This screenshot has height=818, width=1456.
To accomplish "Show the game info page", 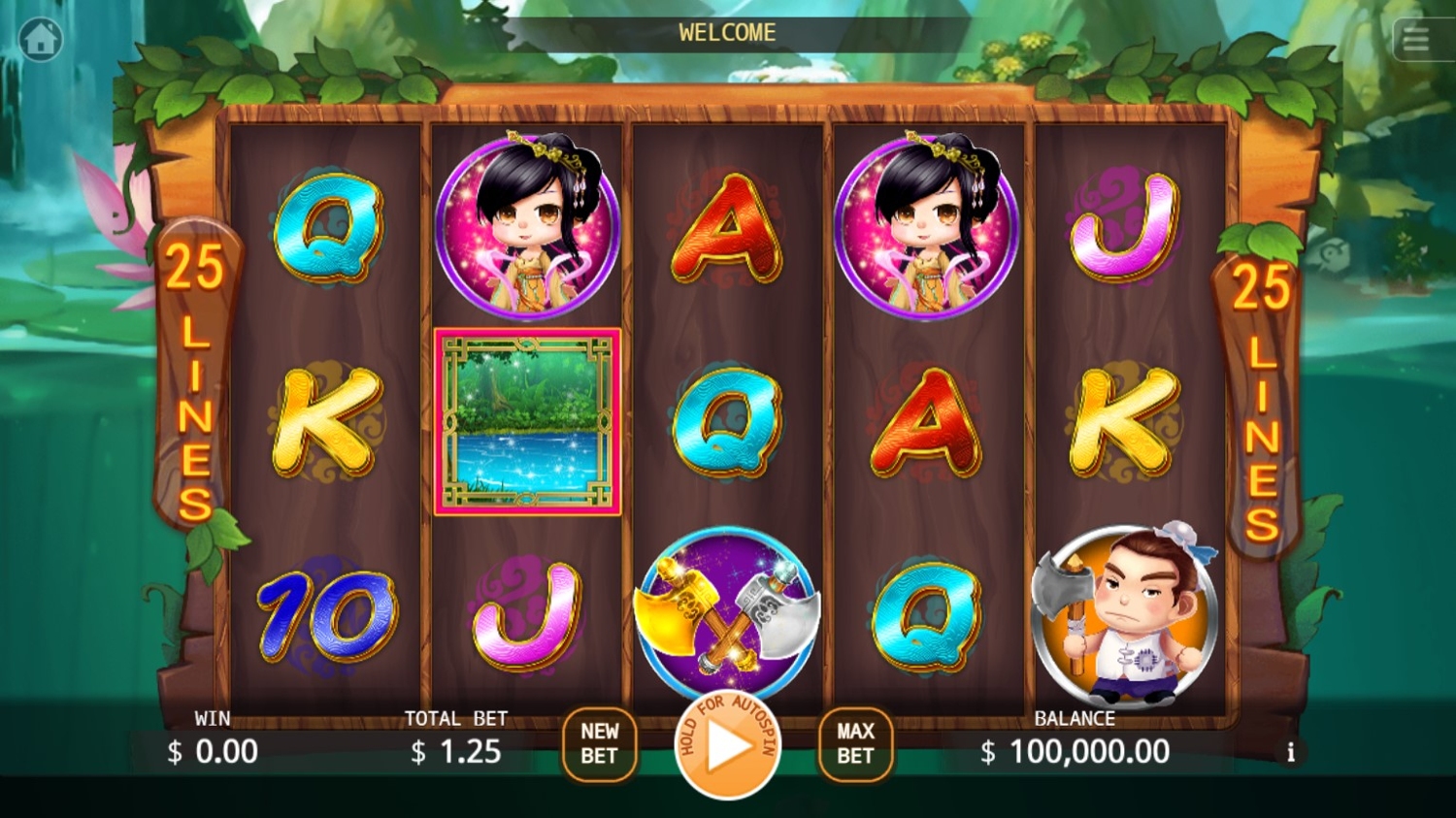I will click(1290, 752).
